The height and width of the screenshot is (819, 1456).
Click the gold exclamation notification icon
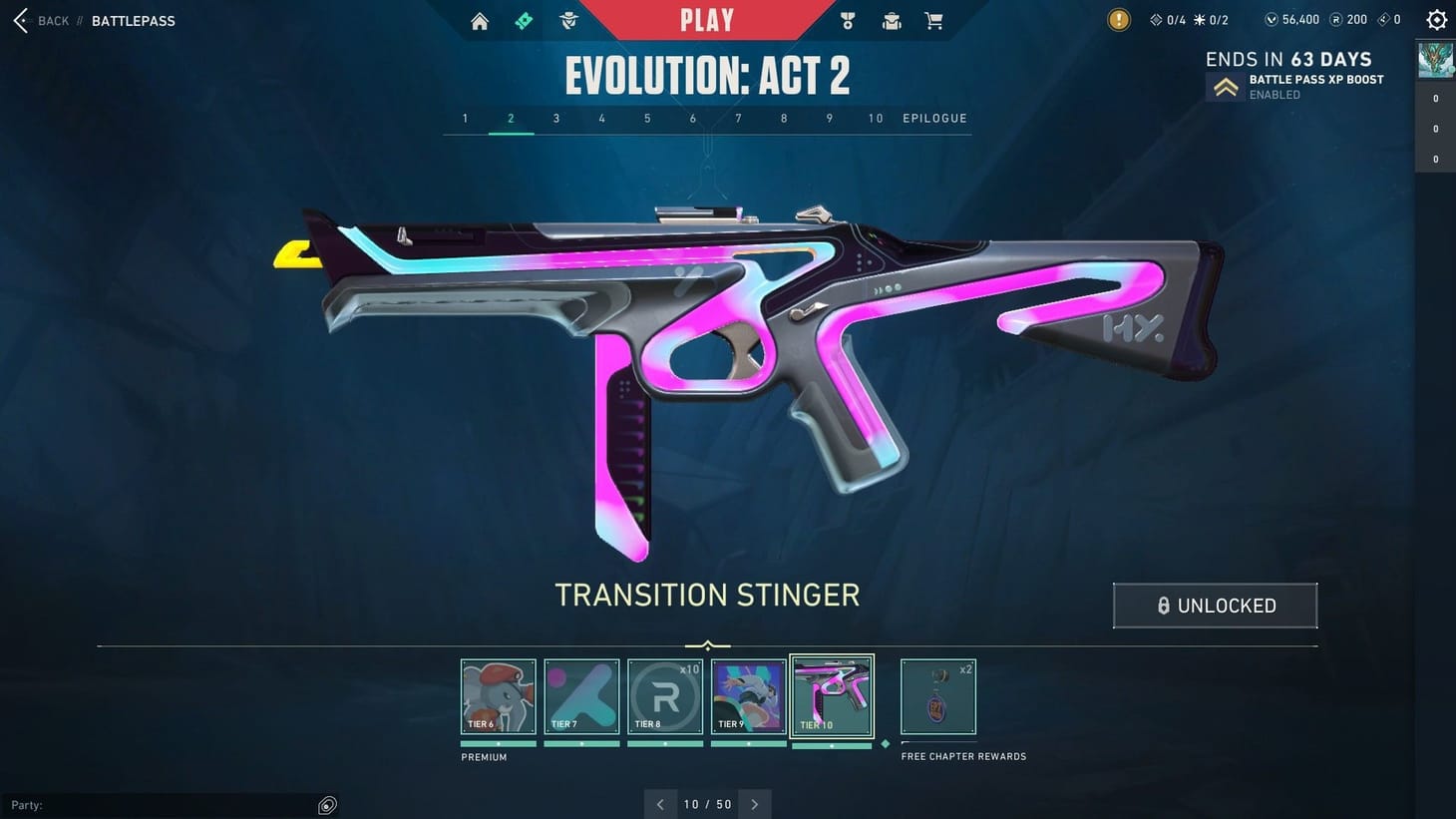pyautogui.click(x=1117, y=18)
